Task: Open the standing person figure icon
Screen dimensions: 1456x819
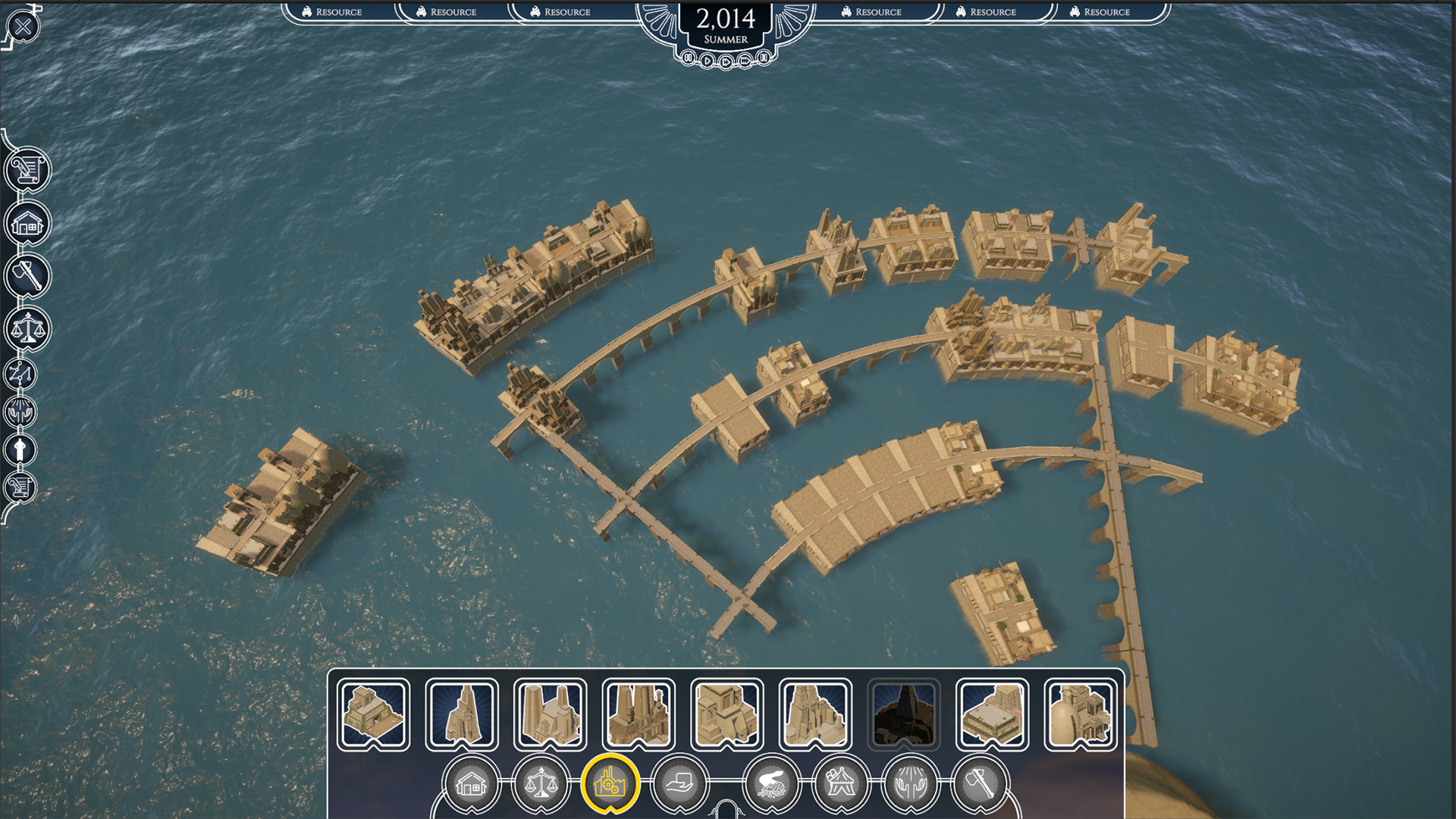Action: coord(20,450)
